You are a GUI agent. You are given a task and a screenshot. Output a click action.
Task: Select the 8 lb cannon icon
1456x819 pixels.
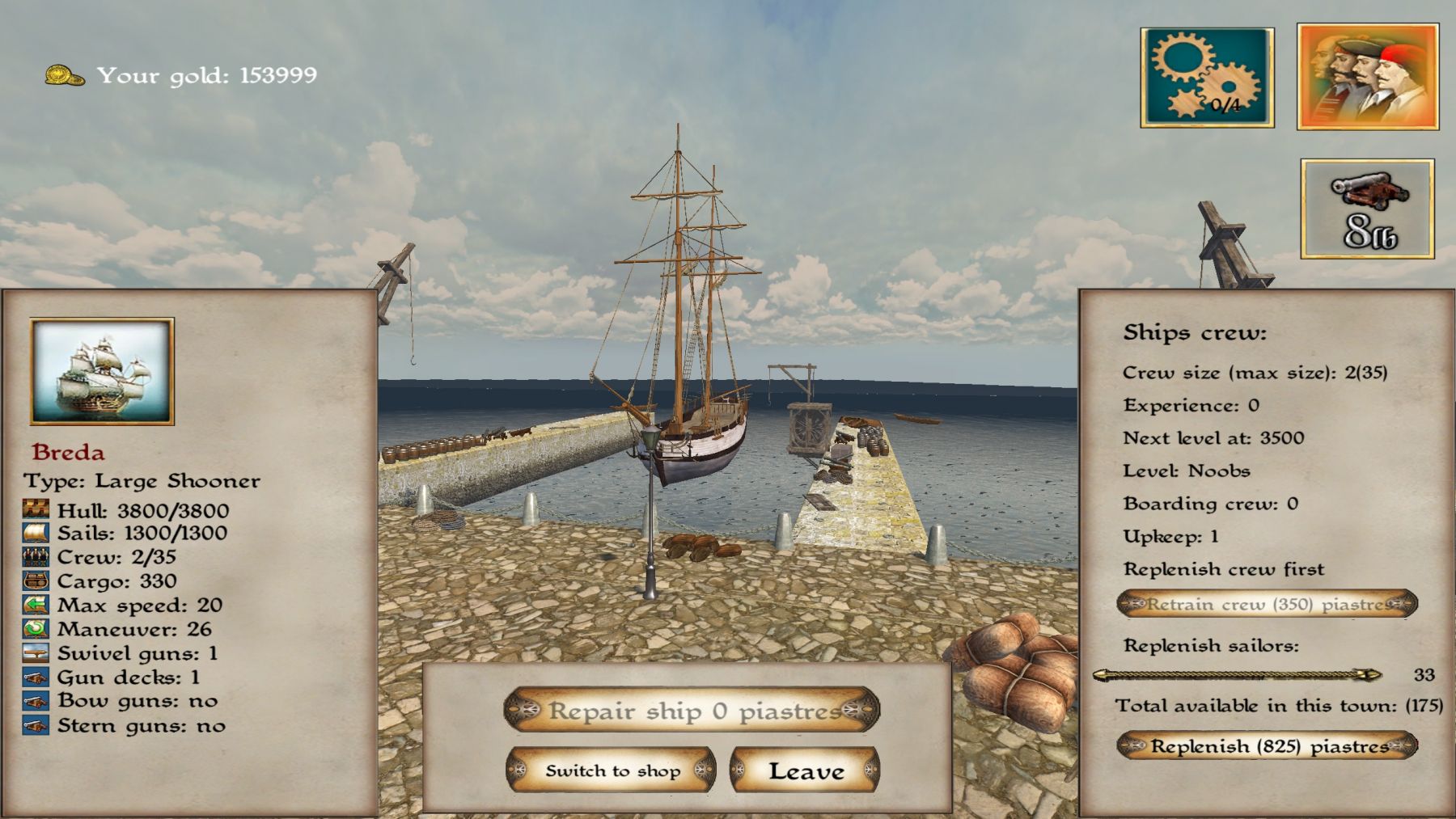pyautogui.click(x=1367, y=209)
